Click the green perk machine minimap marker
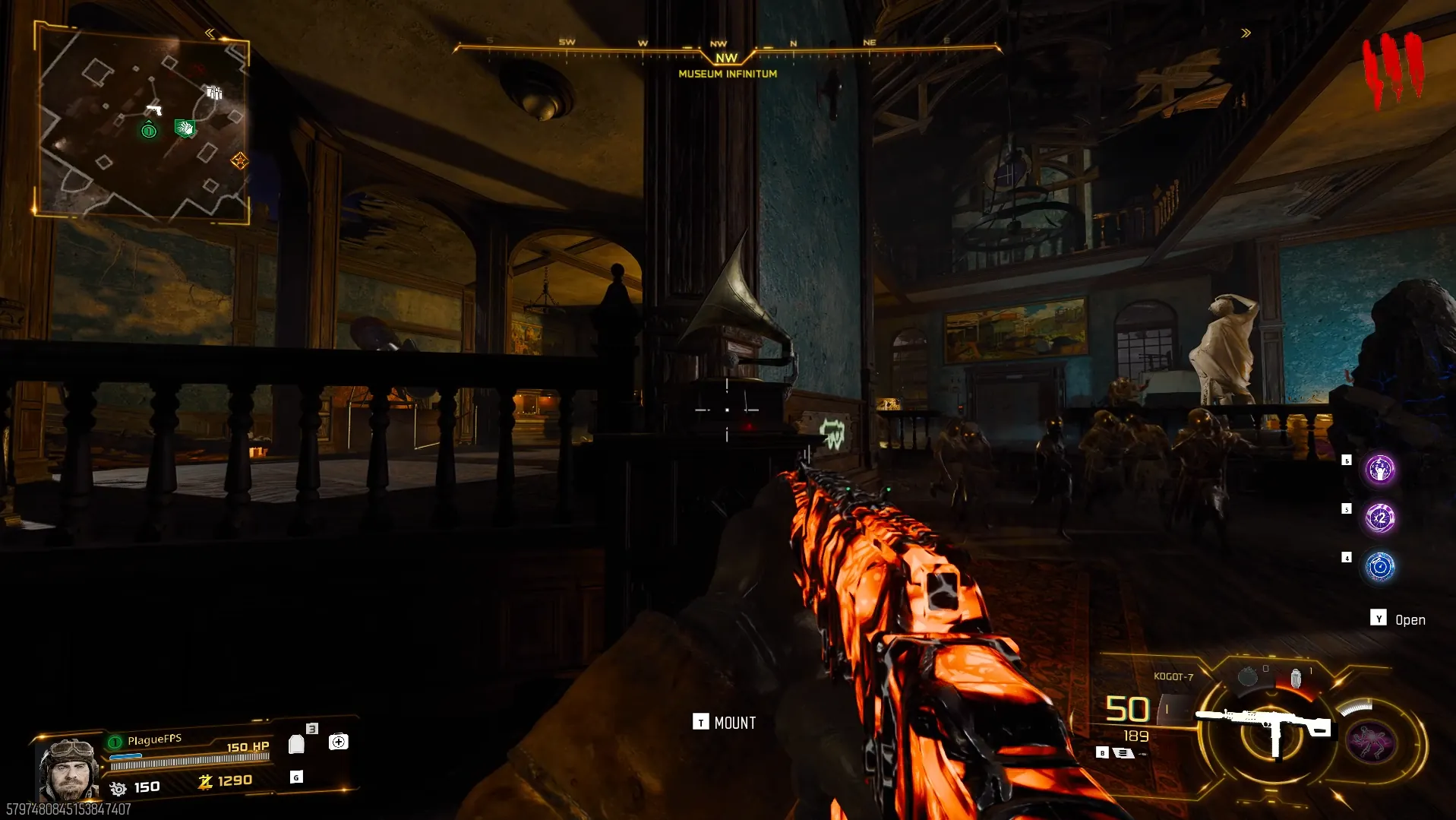 click(x=184, y=128)
